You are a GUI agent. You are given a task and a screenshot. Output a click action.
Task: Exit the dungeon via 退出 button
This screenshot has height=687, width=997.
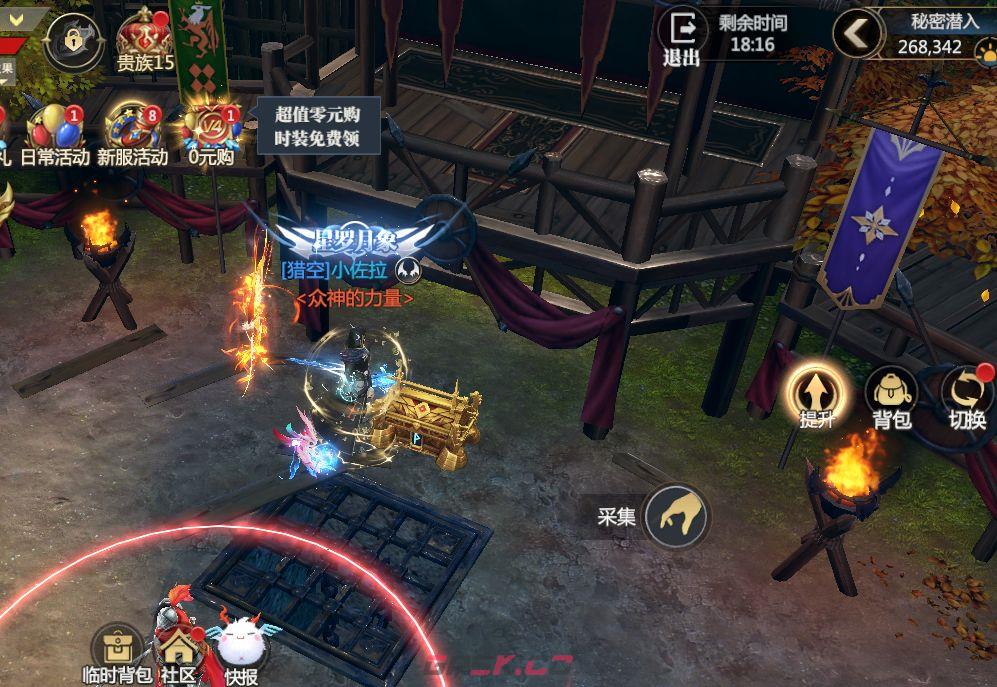[682, 36]
